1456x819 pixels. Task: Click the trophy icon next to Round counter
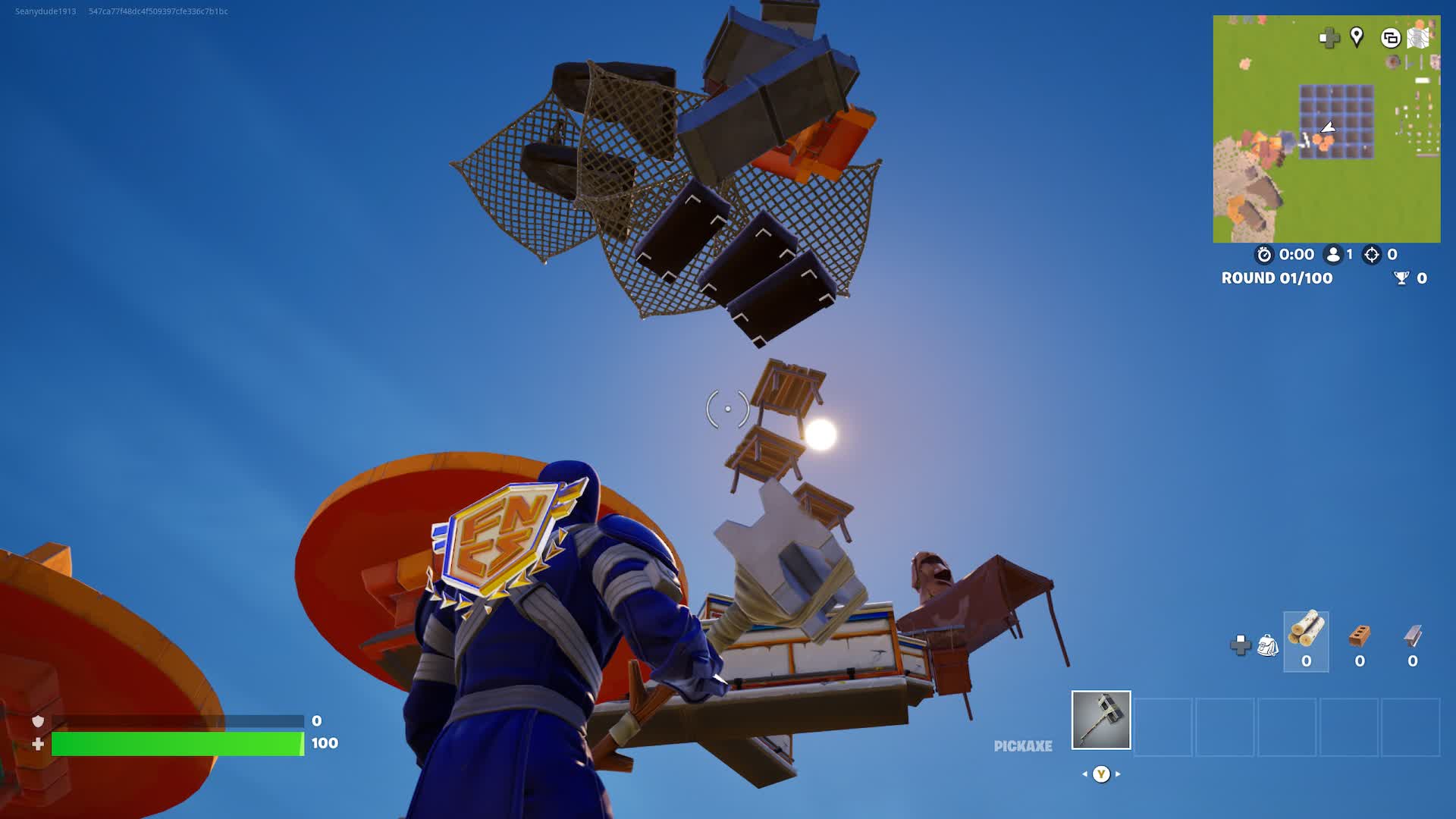[1401, 278]
